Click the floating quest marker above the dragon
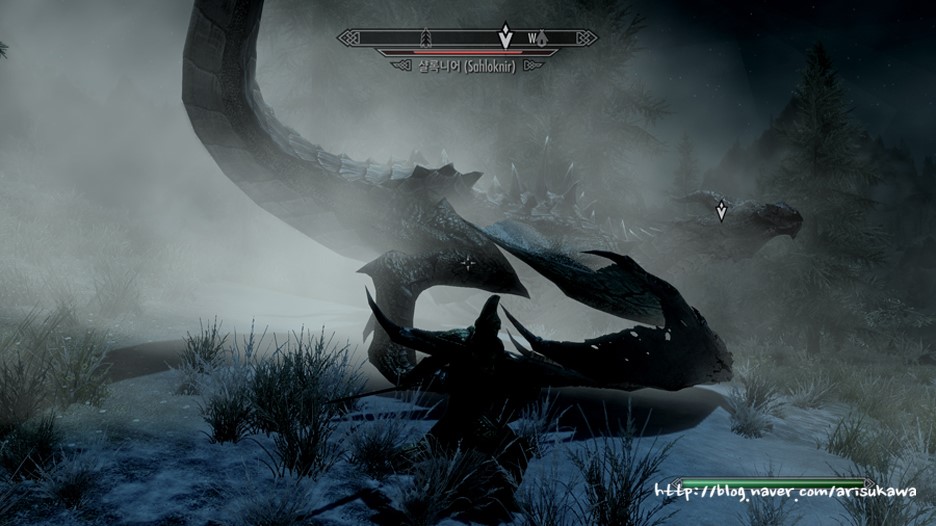This screenshot has width=936, height=526. 720,209
